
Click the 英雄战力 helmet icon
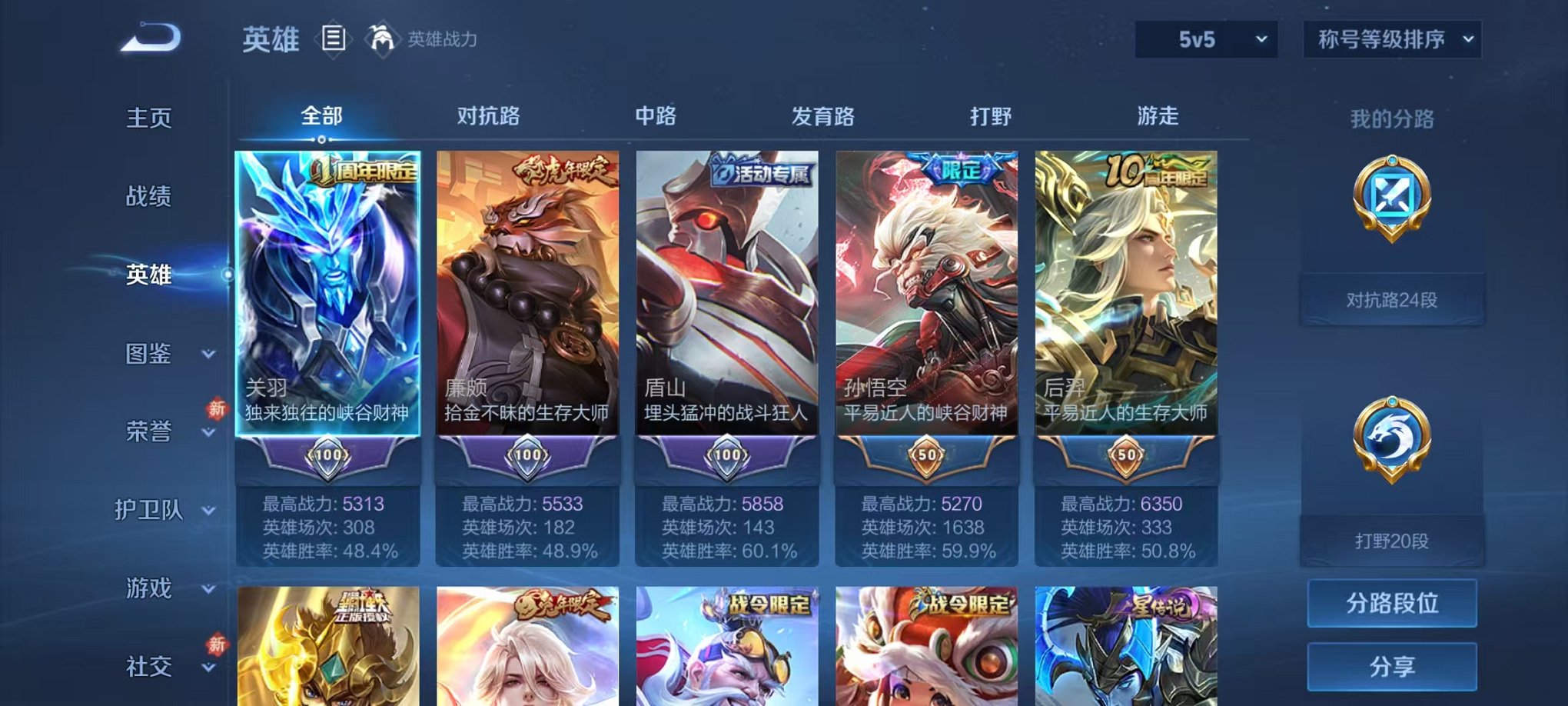tap(384, 36)
